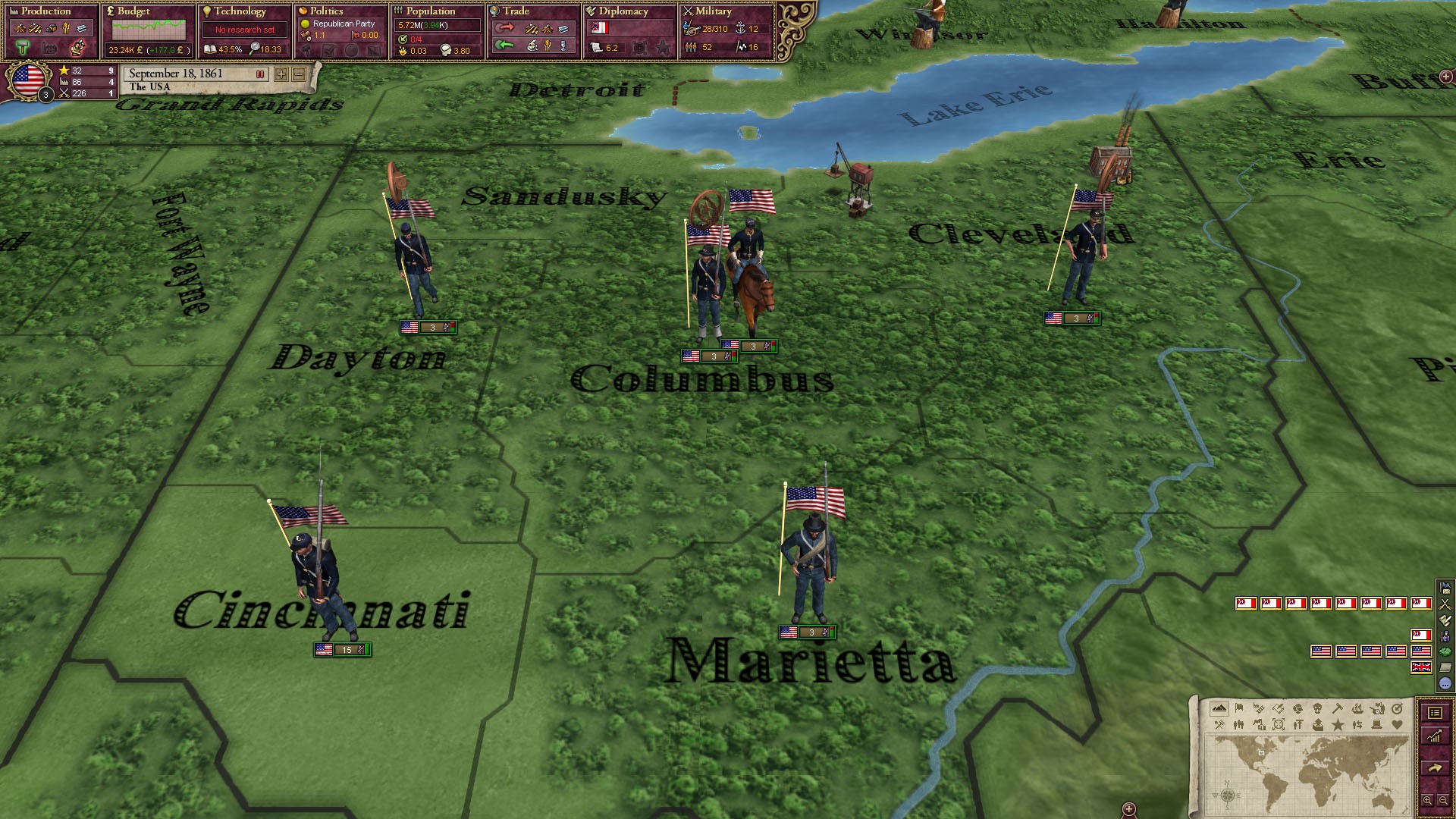1456x819 pixels.
Task: Open the Diplomacy panel
Action: [623, 11]
